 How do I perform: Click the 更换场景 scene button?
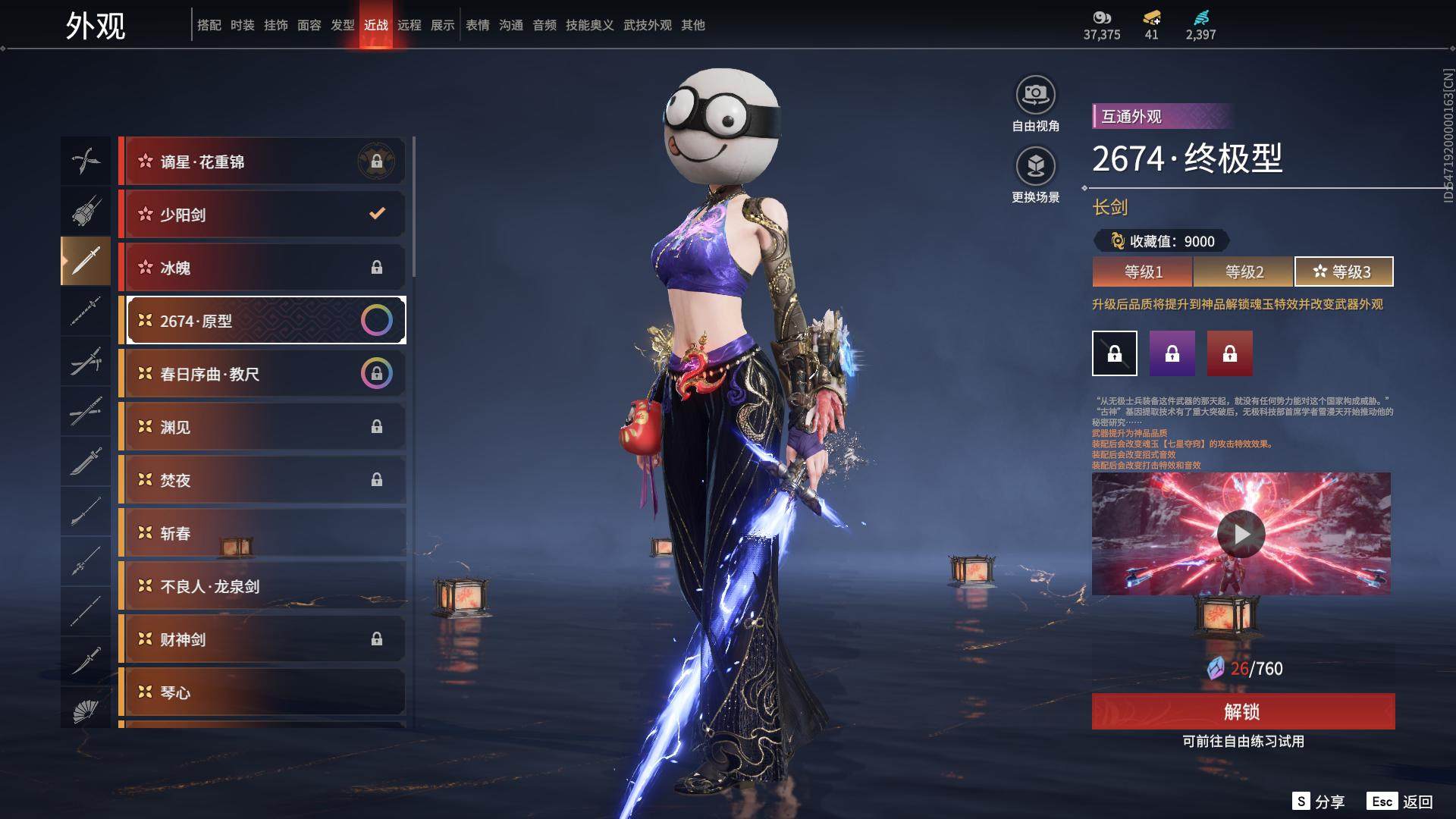click(1035, 167)
